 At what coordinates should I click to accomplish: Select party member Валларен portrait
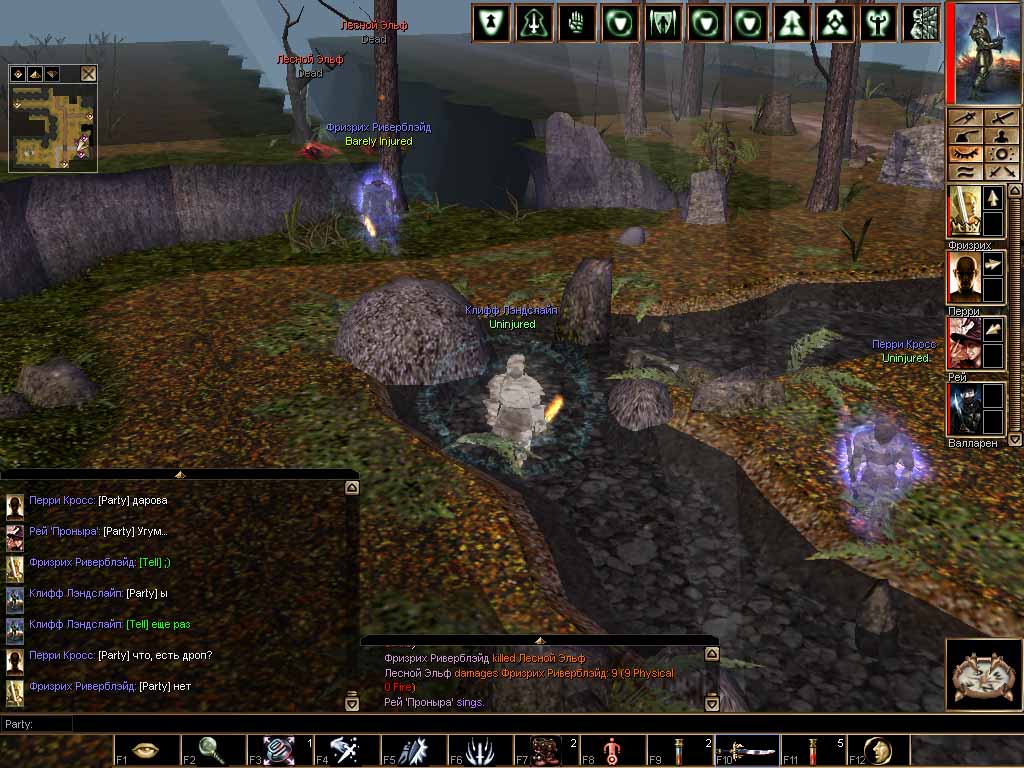tap(965, 409)
